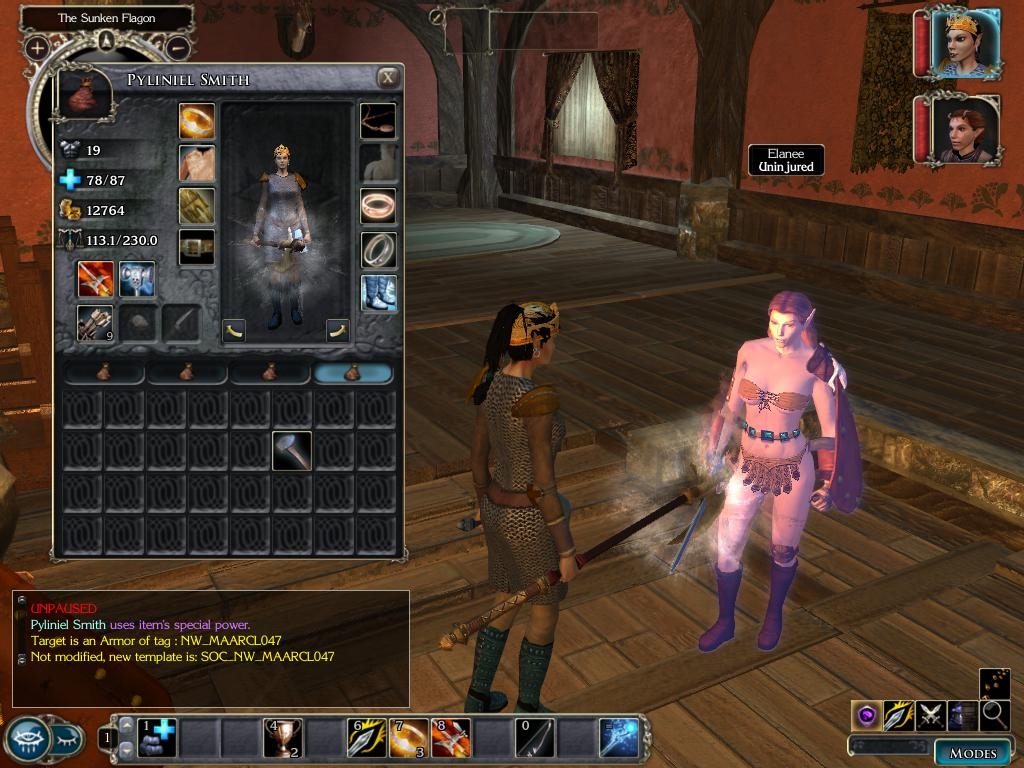Select the boots equipment slot
The height and width of the screenshot is (768, 1024).
(x=378, y=293)
